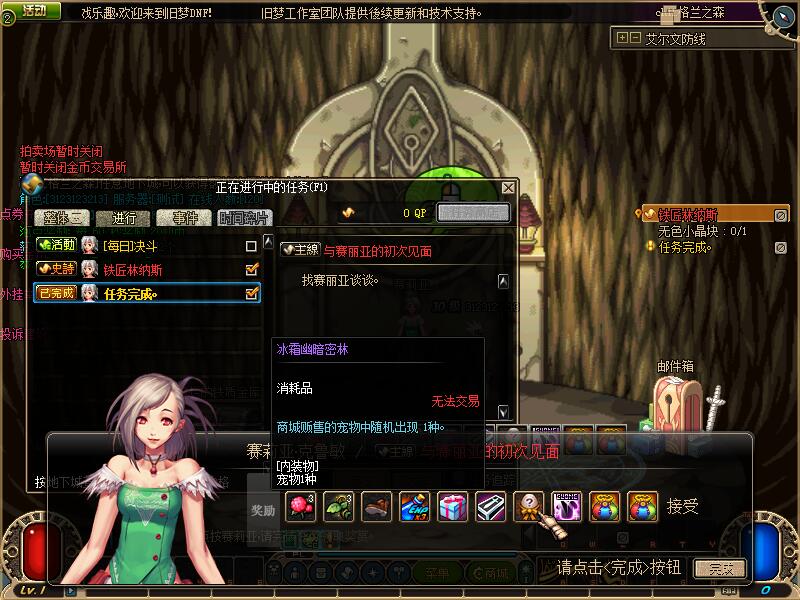Select the 任务完成 quest row
800x600 pixels.
tap(140, 293)
